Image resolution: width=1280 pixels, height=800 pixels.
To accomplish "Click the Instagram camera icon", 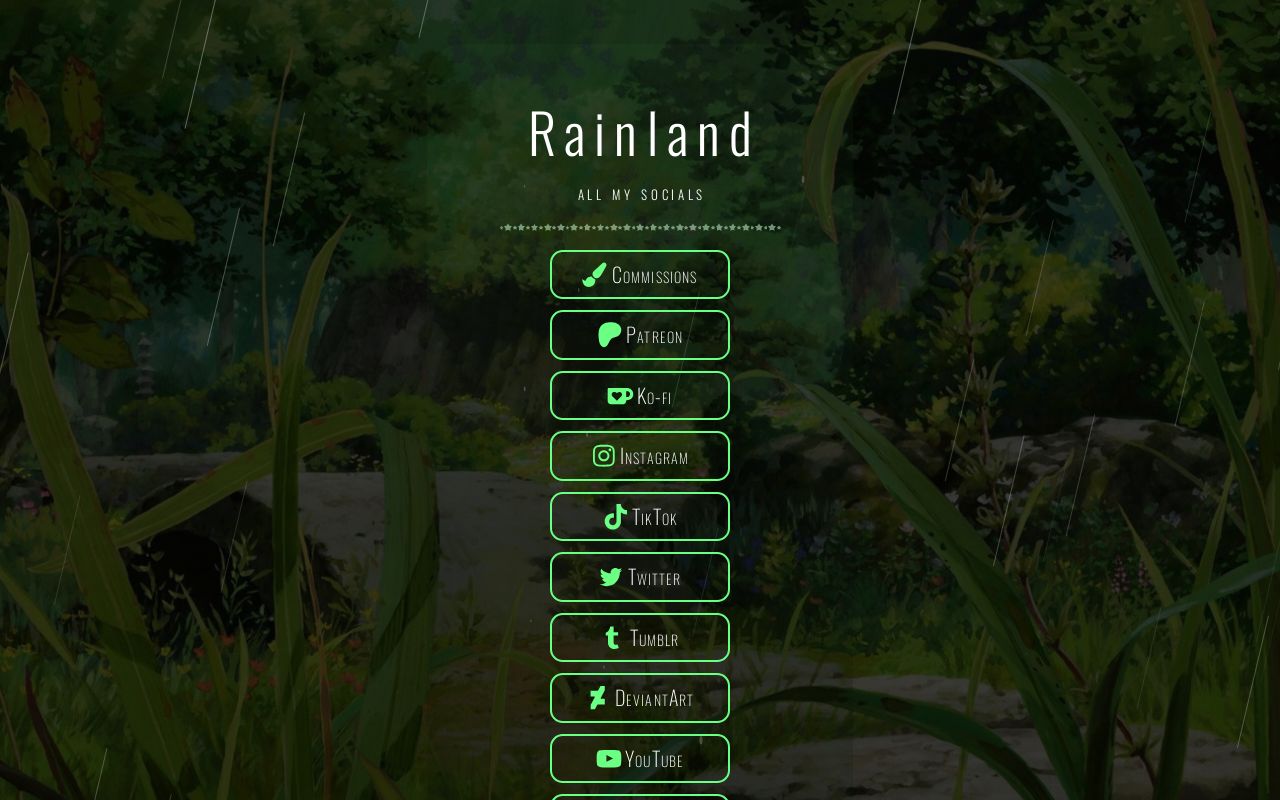I will tap(604, 456).
